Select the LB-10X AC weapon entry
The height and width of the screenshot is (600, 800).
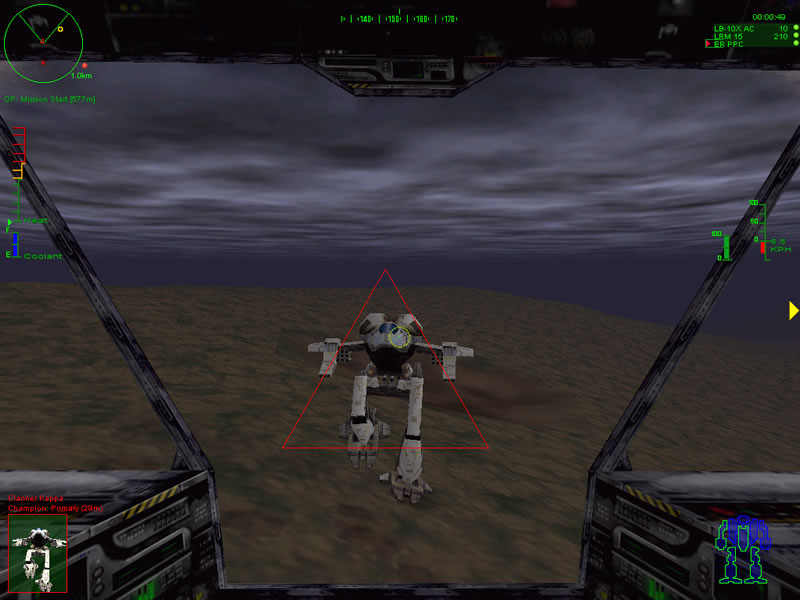[x=734, y=29]
